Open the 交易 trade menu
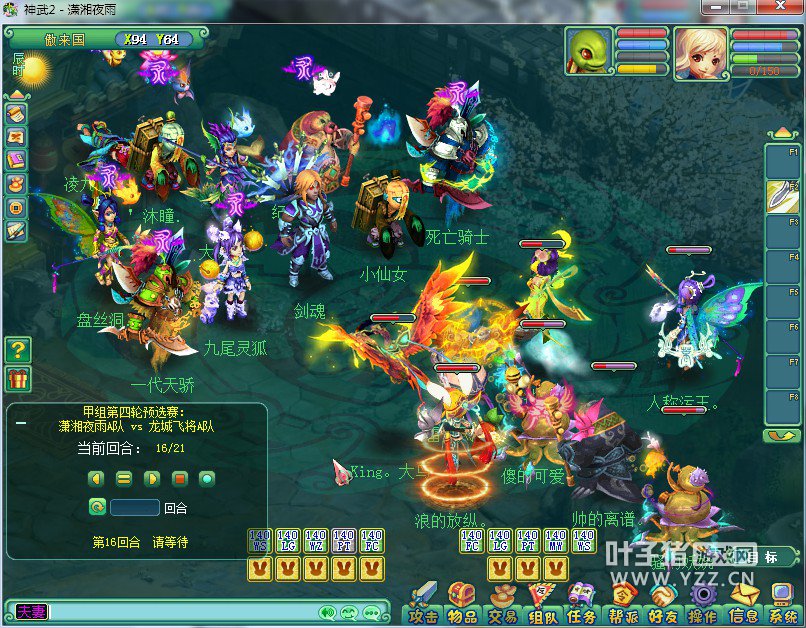Image resolution: width=806 pixels, height=628 pixels. tap(502, 607)
